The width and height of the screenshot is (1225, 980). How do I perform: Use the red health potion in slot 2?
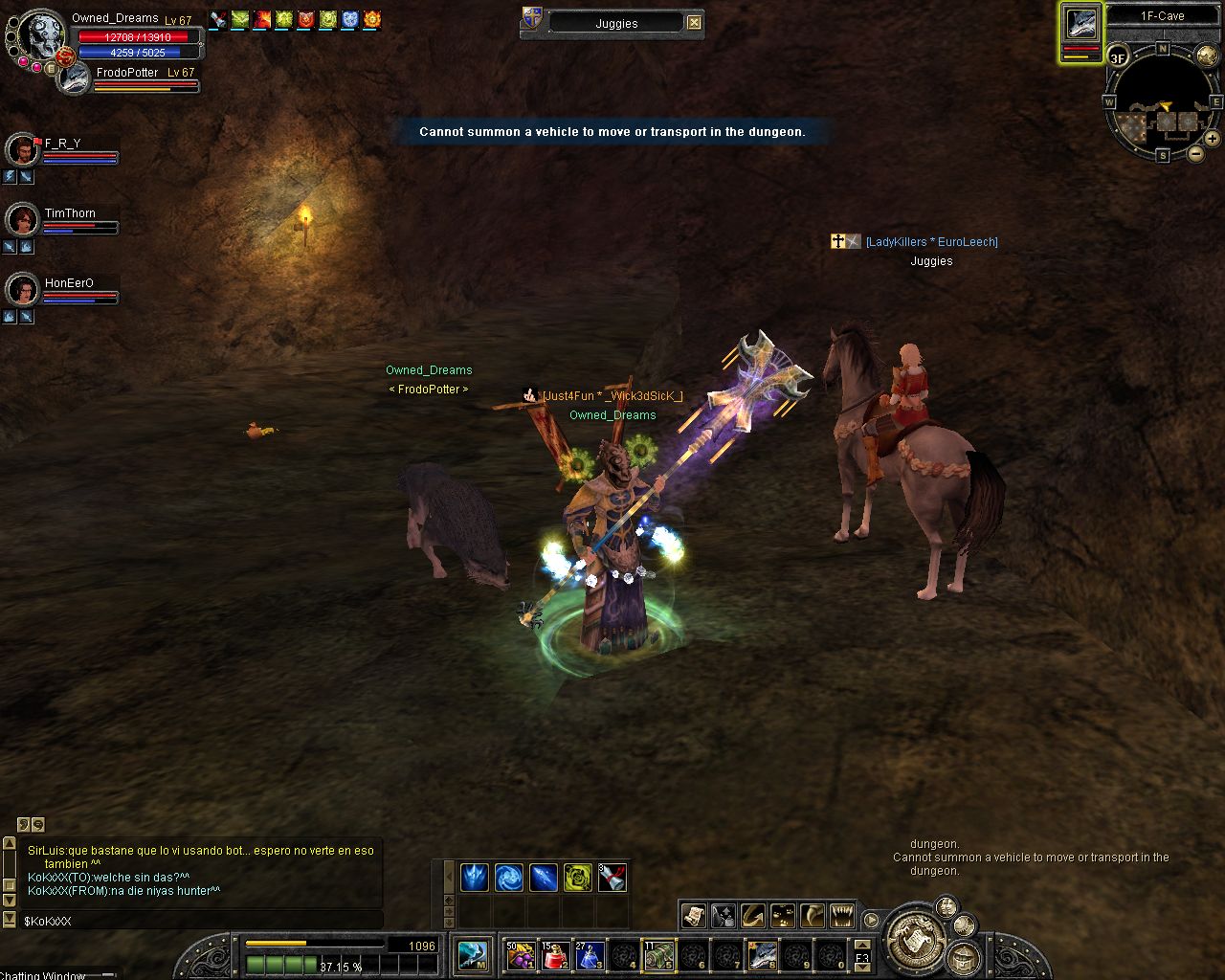(x=554, y=955)
